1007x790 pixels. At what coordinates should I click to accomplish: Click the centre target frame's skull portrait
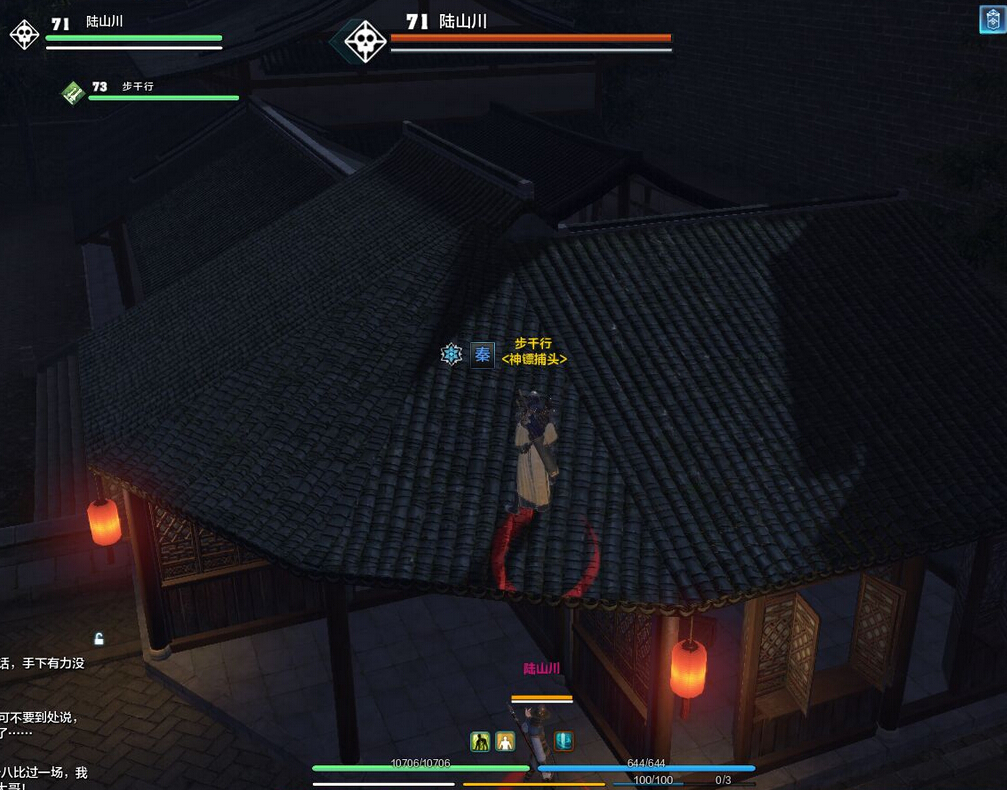[364, 41]
